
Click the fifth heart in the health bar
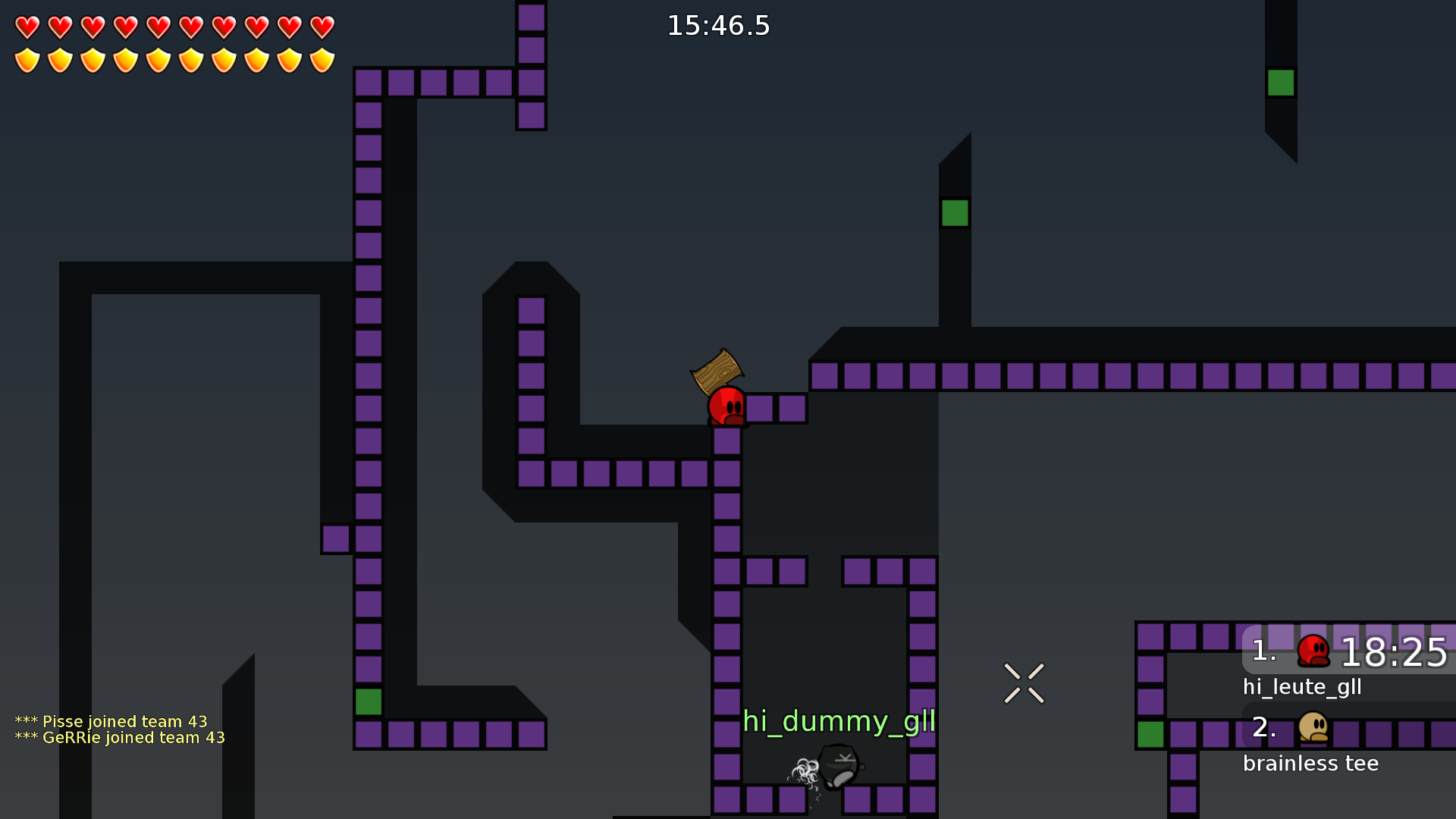coord(158,26)
